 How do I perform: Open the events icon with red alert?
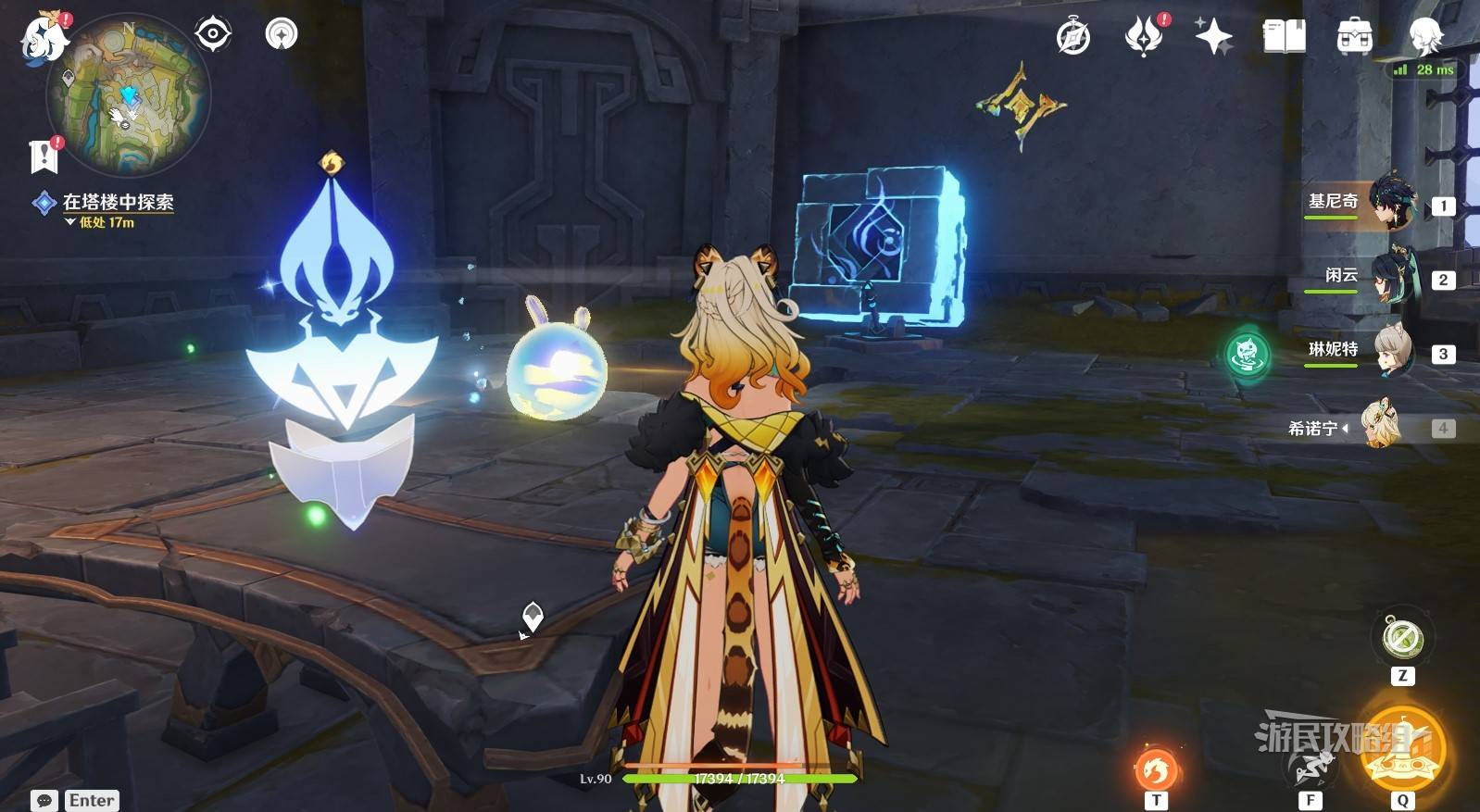tap(1144, 37)
